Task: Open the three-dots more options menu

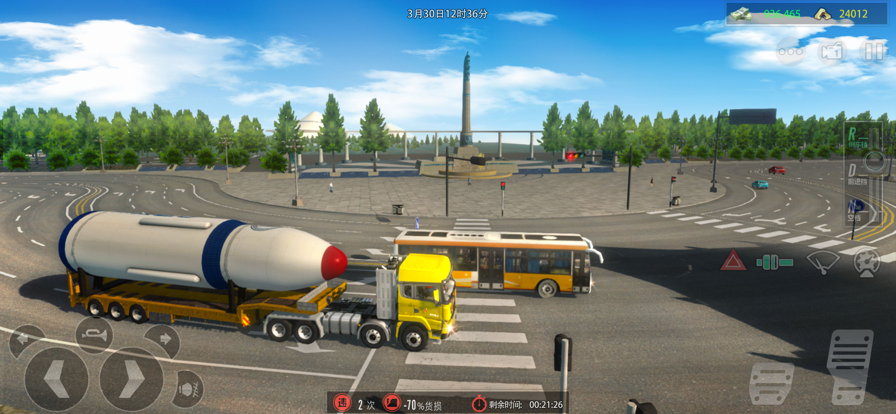Action: pyautogui.click(x=791, y=50)
